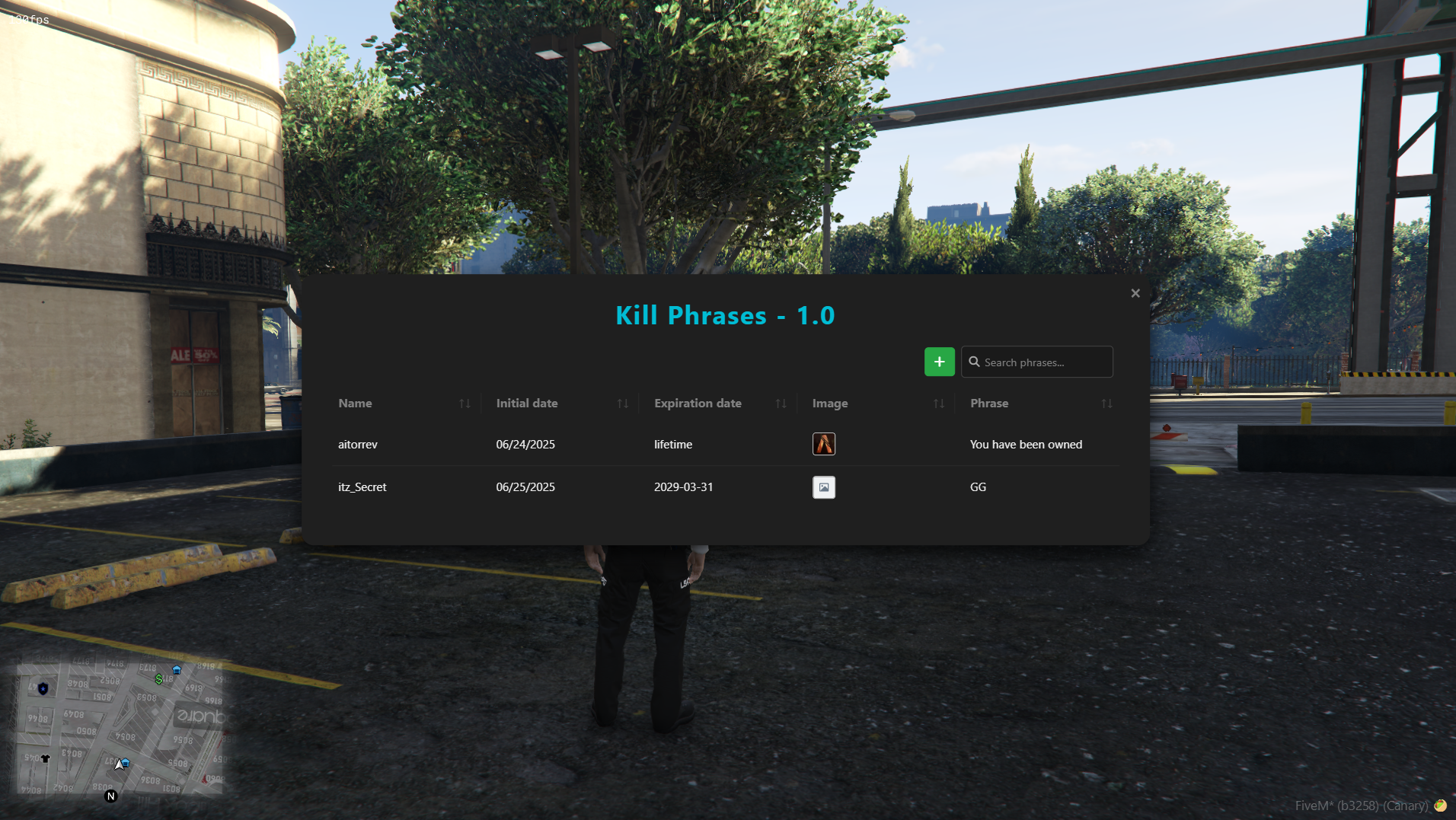Click the green plus to add a phrase
1456x820 pixels.
pos(939,361)
